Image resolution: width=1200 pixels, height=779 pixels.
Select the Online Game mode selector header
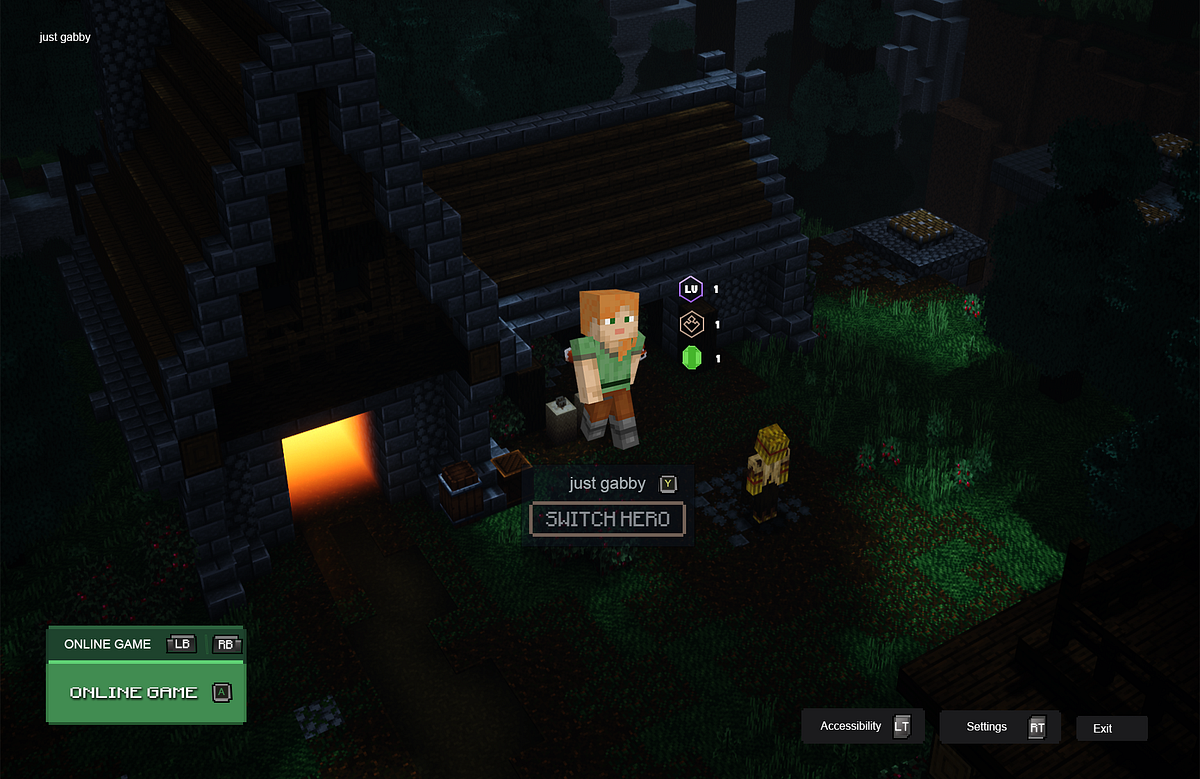[108, 644]
